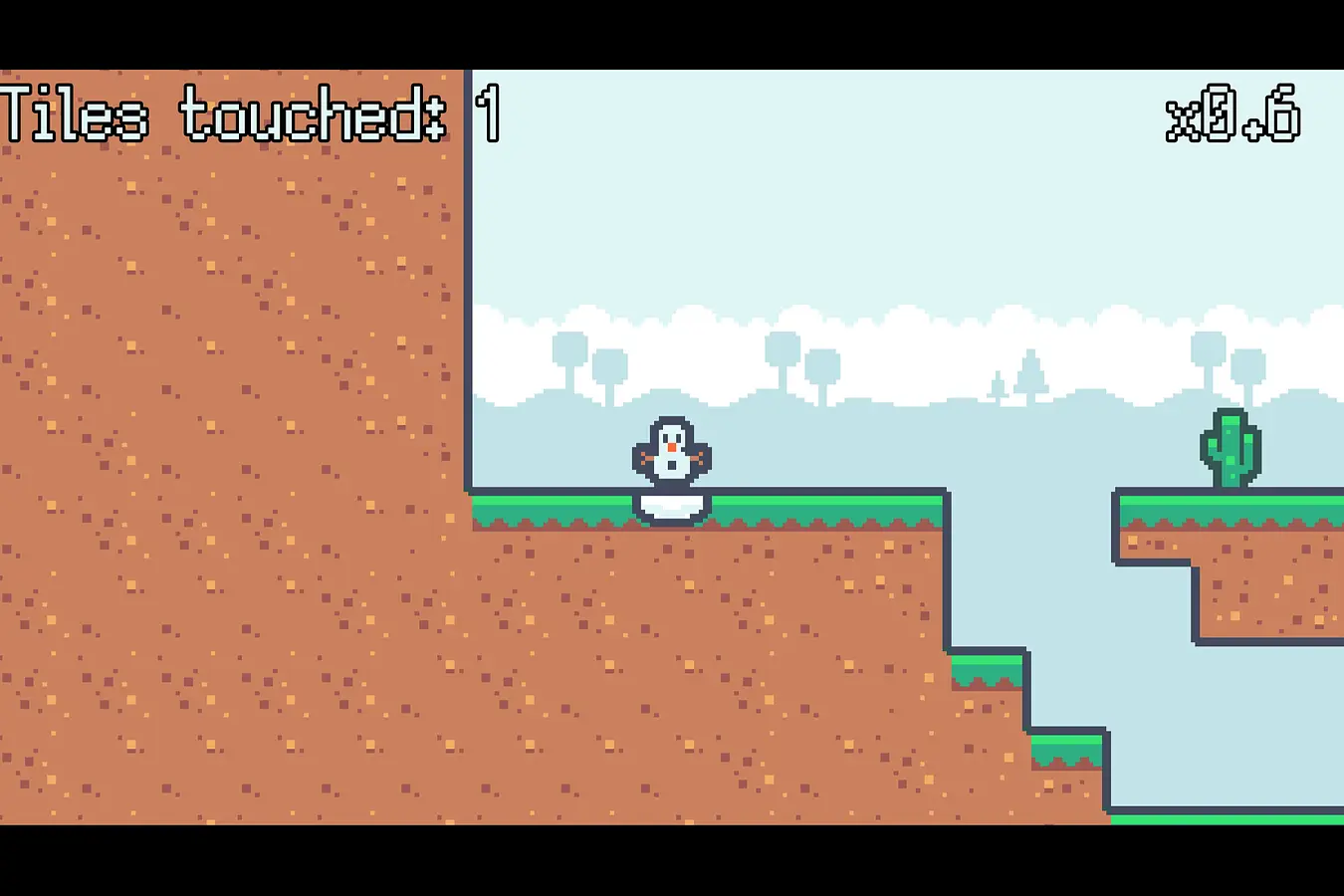1344x896 pixels.
Task: Click the snow pile beneath the snowman
Action: coord(672,506)
